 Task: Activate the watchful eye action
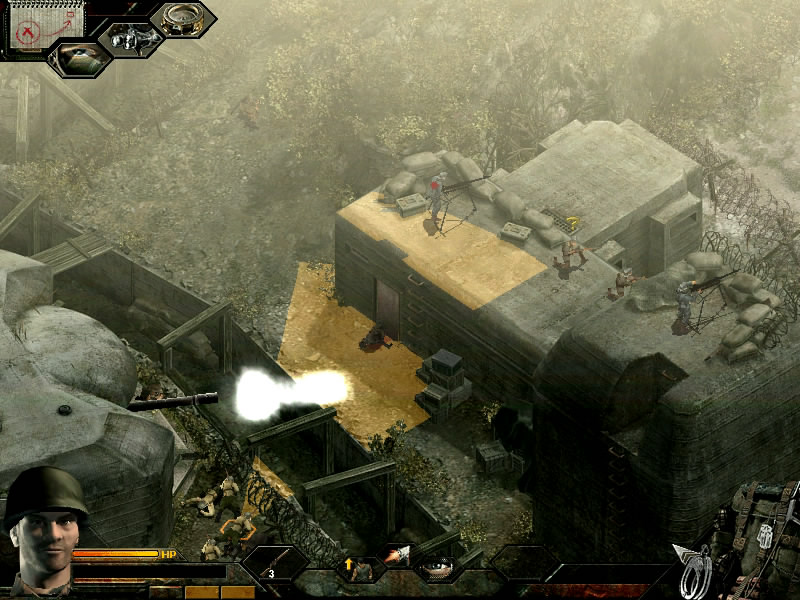click(x=436, y=568)
